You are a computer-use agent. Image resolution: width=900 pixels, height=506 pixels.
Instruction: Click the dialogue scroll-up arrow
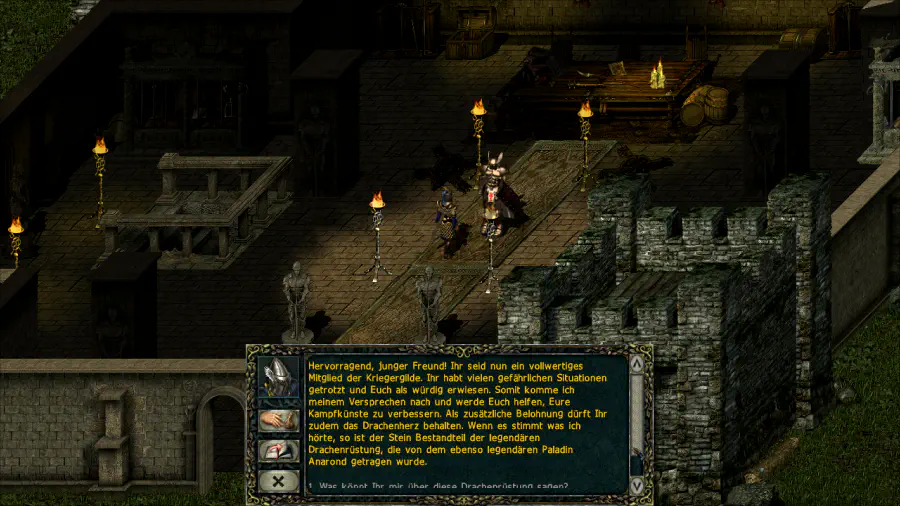tap(636, 365)
